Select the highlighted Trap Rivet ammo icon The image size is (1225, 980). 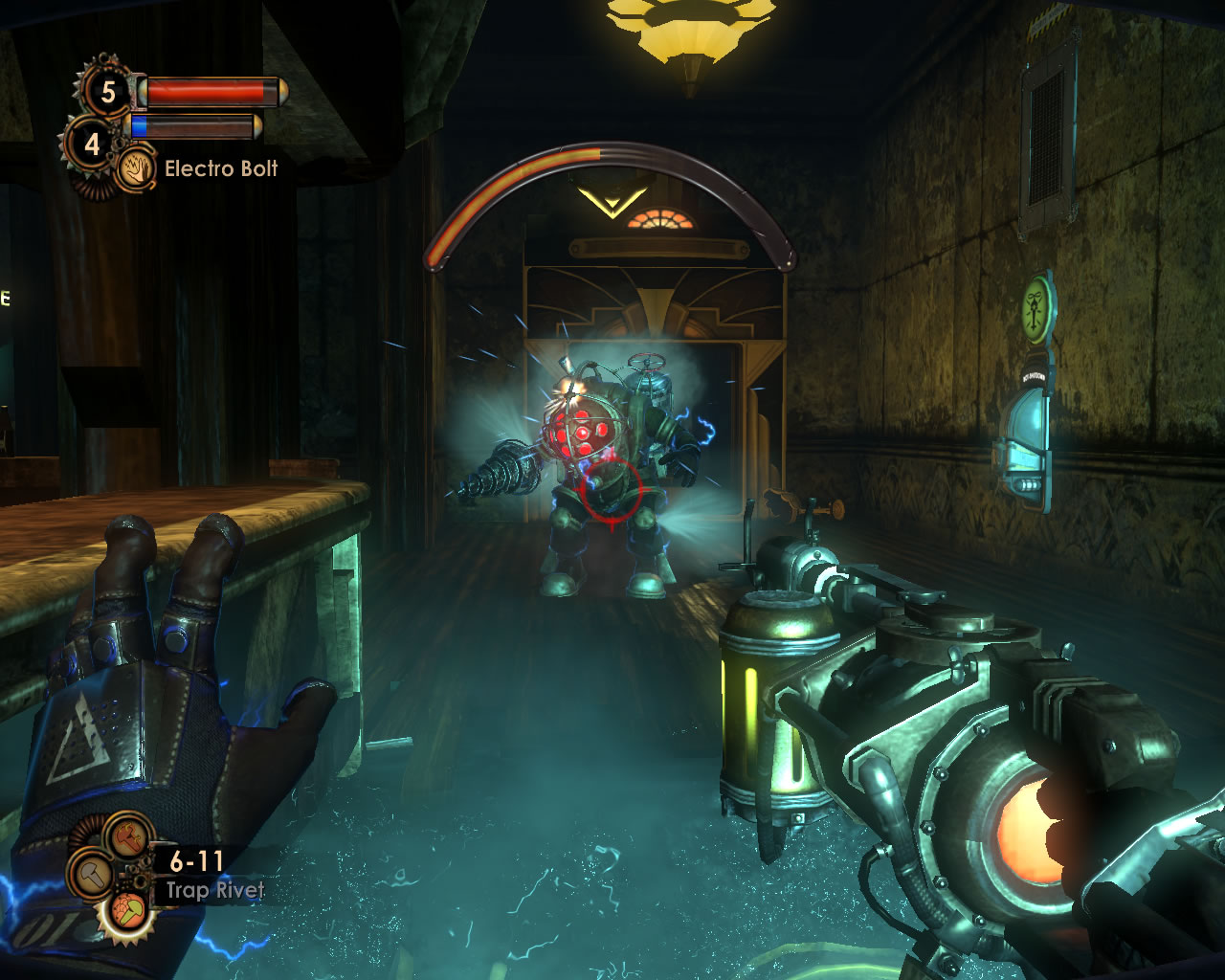pos(127,911)
